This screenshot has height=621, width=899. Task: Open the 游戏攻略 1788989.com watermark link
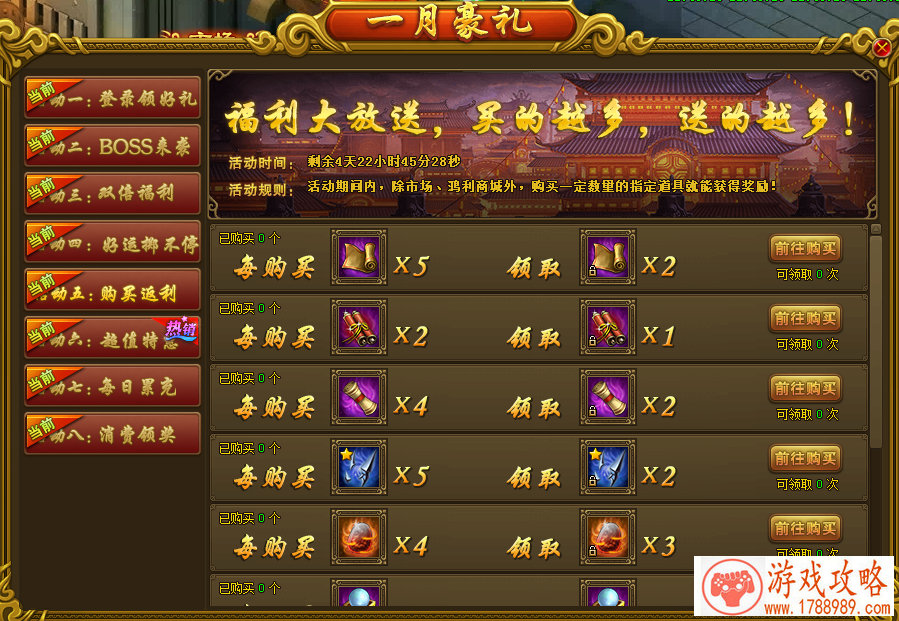click(796, 587)
